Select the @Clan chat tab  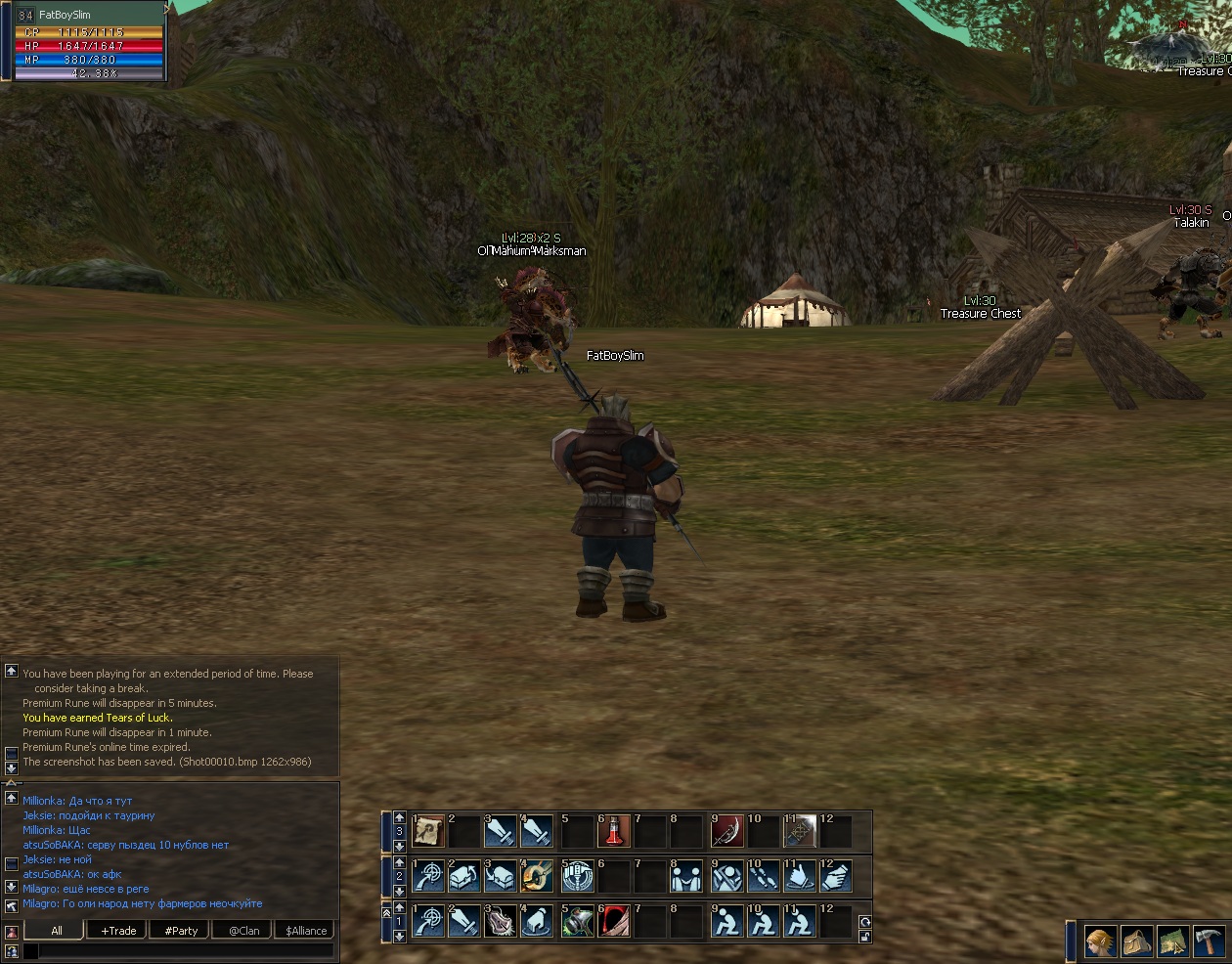click(243, 930)
